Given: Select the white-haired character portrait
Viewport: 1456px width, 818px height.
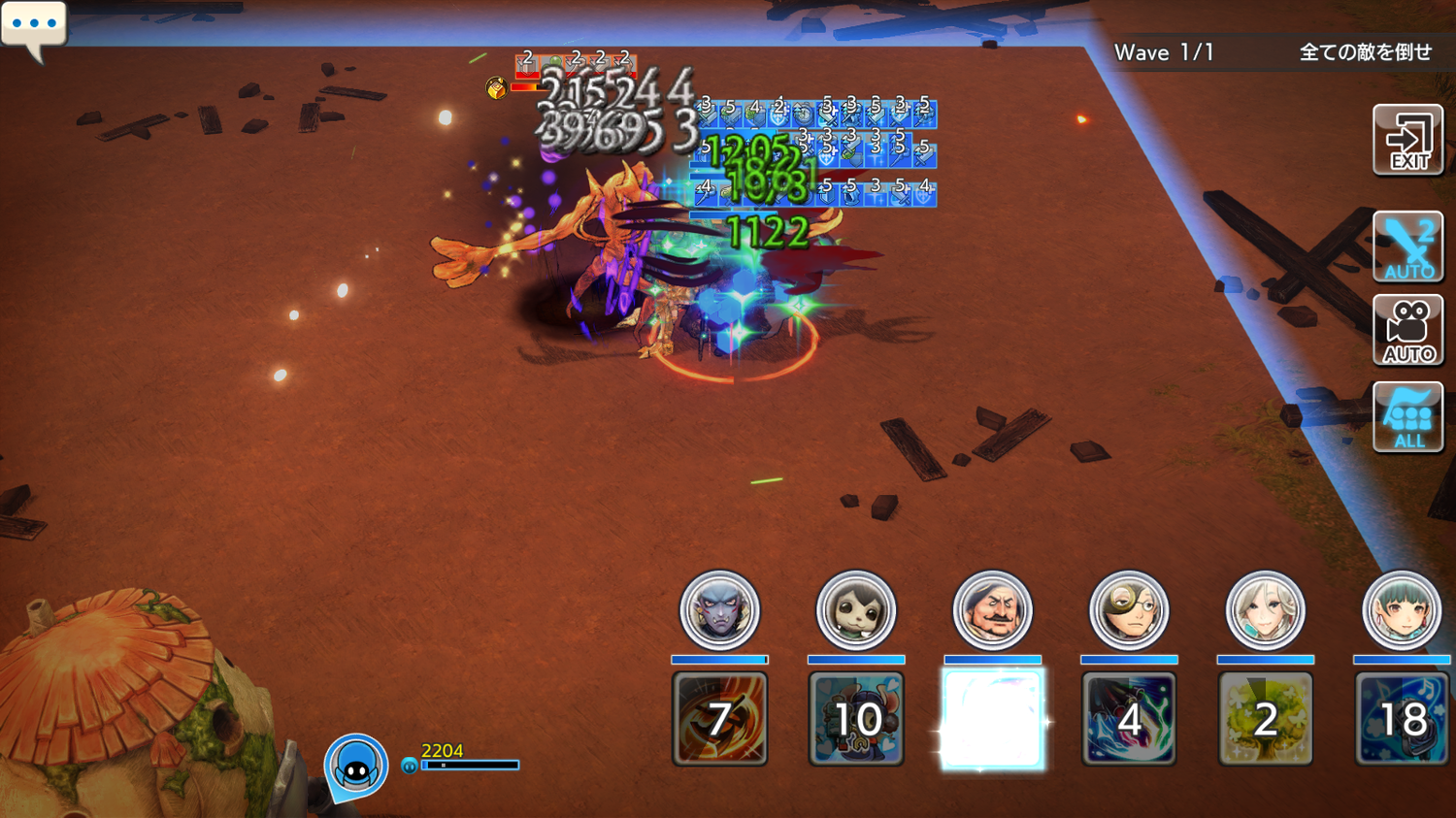Looking at the screenshot, I should pyautogui.click(x=1265, y=610).
